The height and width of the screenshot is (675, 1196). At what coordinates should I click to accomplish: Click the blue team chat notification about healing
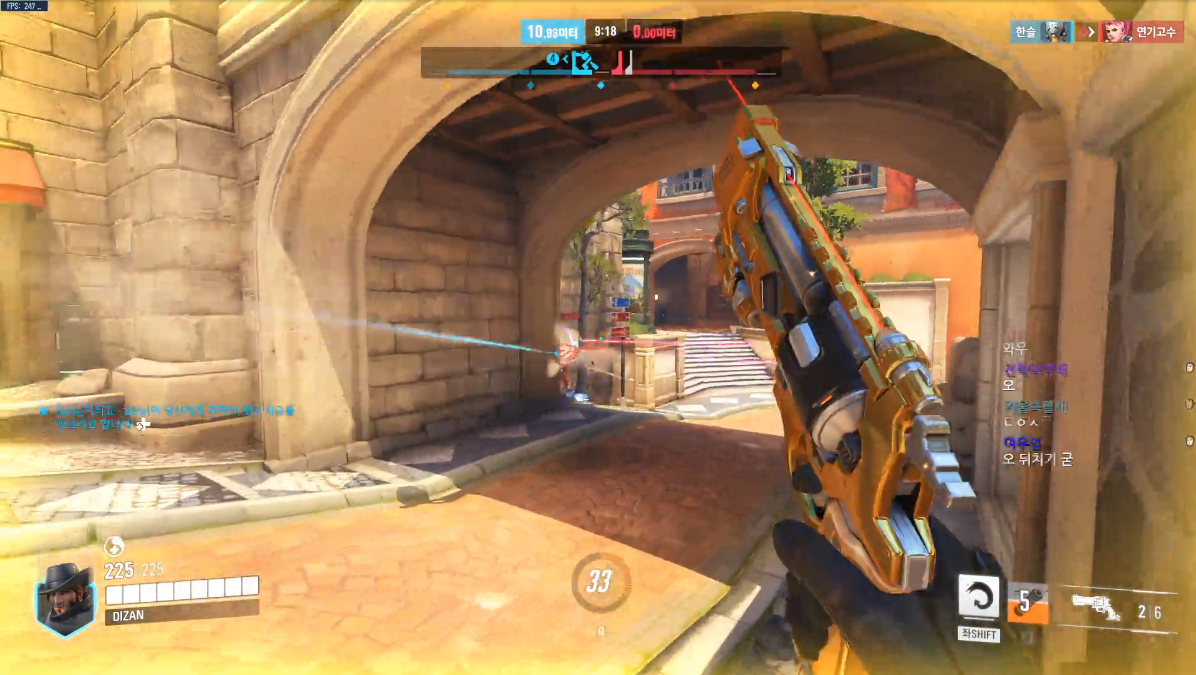(168, 417)
